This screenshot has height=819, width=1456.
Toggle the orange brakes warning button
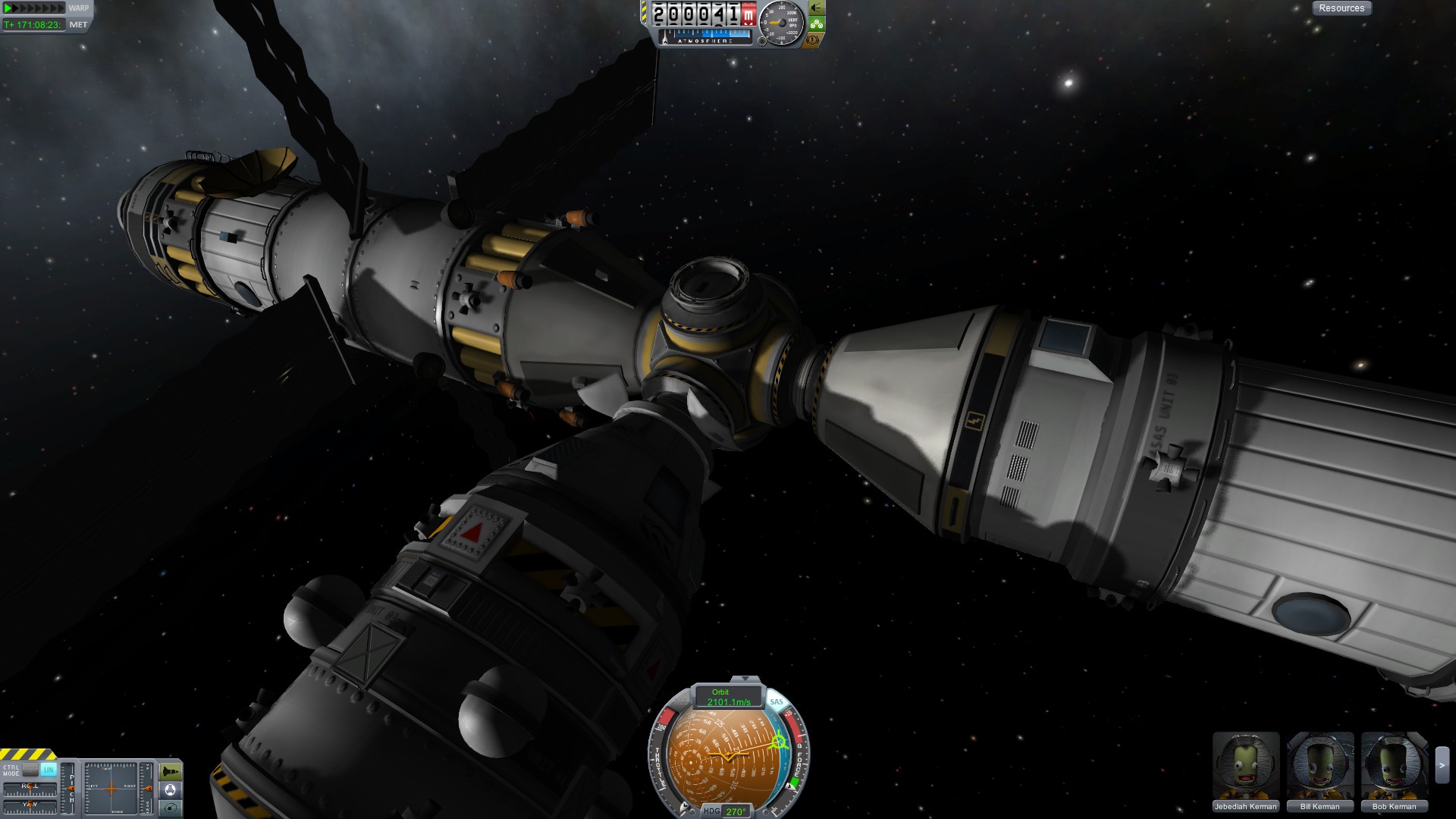coord(812,39)
